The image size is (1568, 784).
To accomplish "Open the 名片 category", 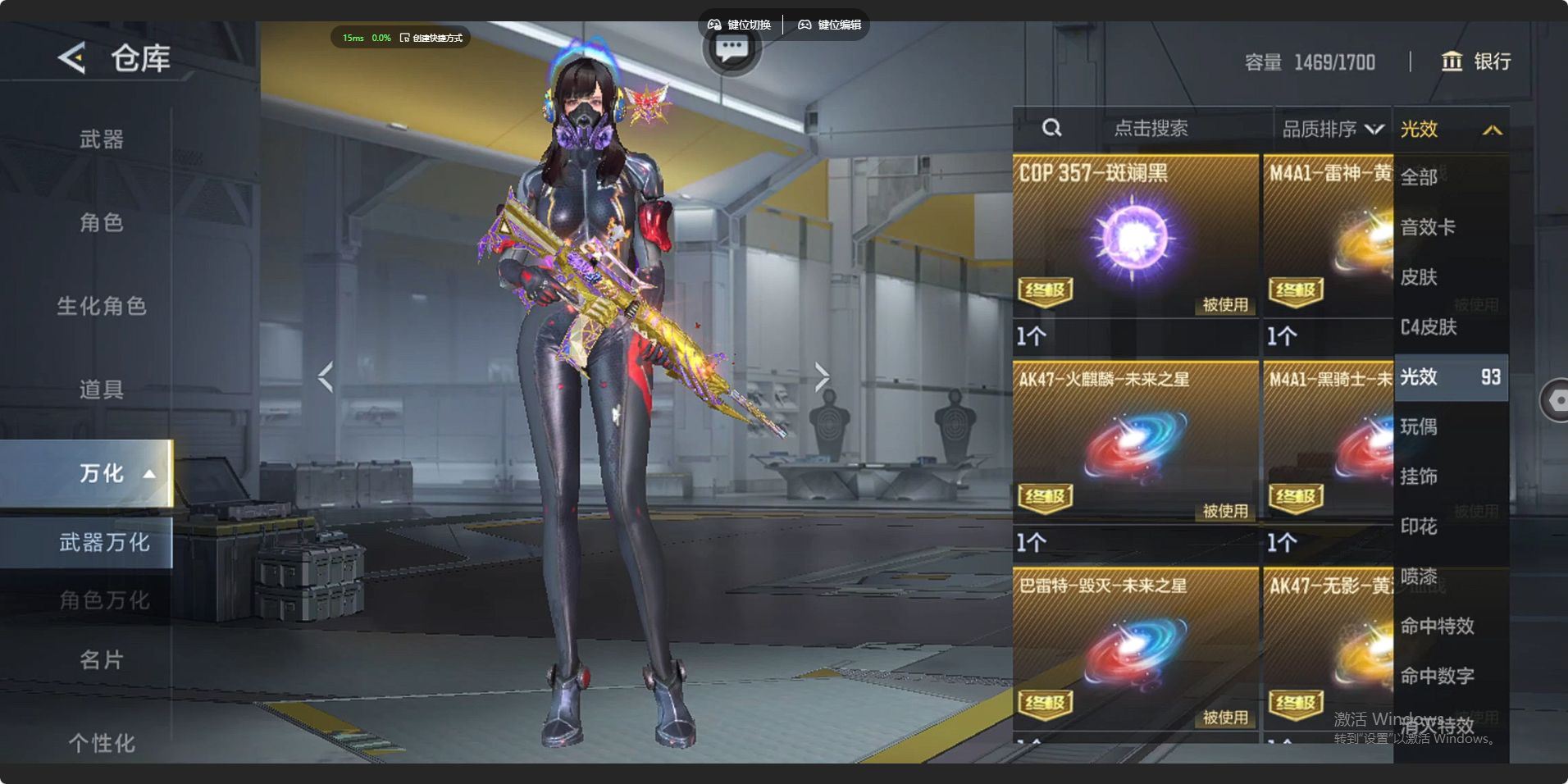I will (x=101, y=660).
